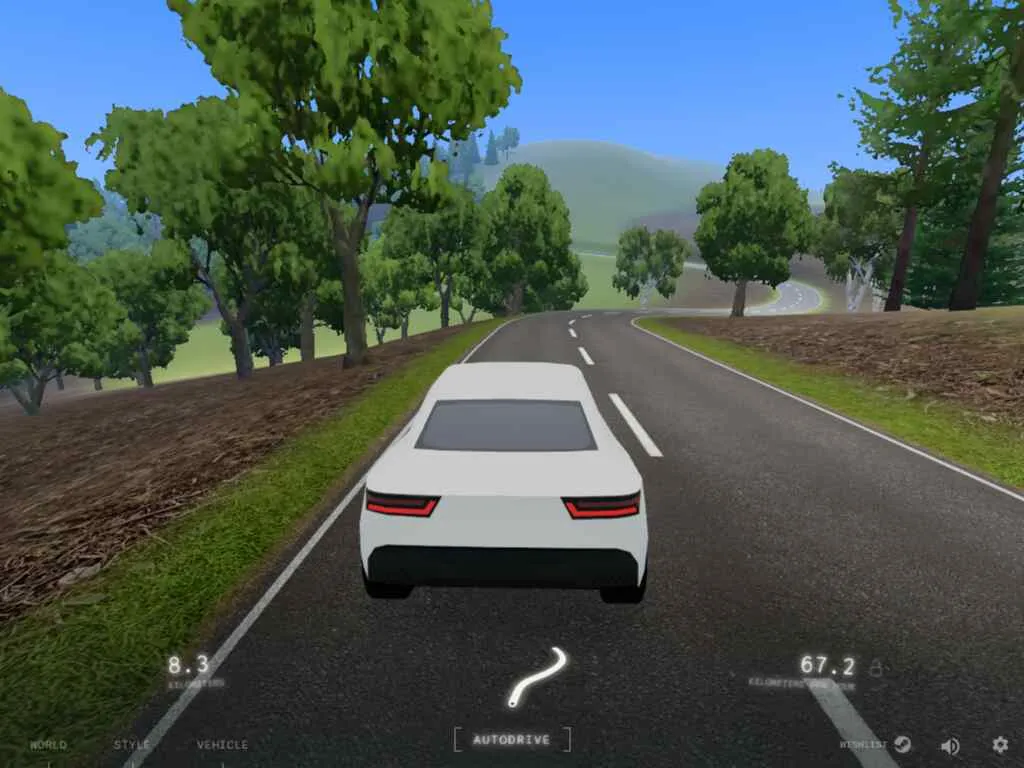Open settings via the gear icon
The image size is (1024, 768).
point(1000,745)
